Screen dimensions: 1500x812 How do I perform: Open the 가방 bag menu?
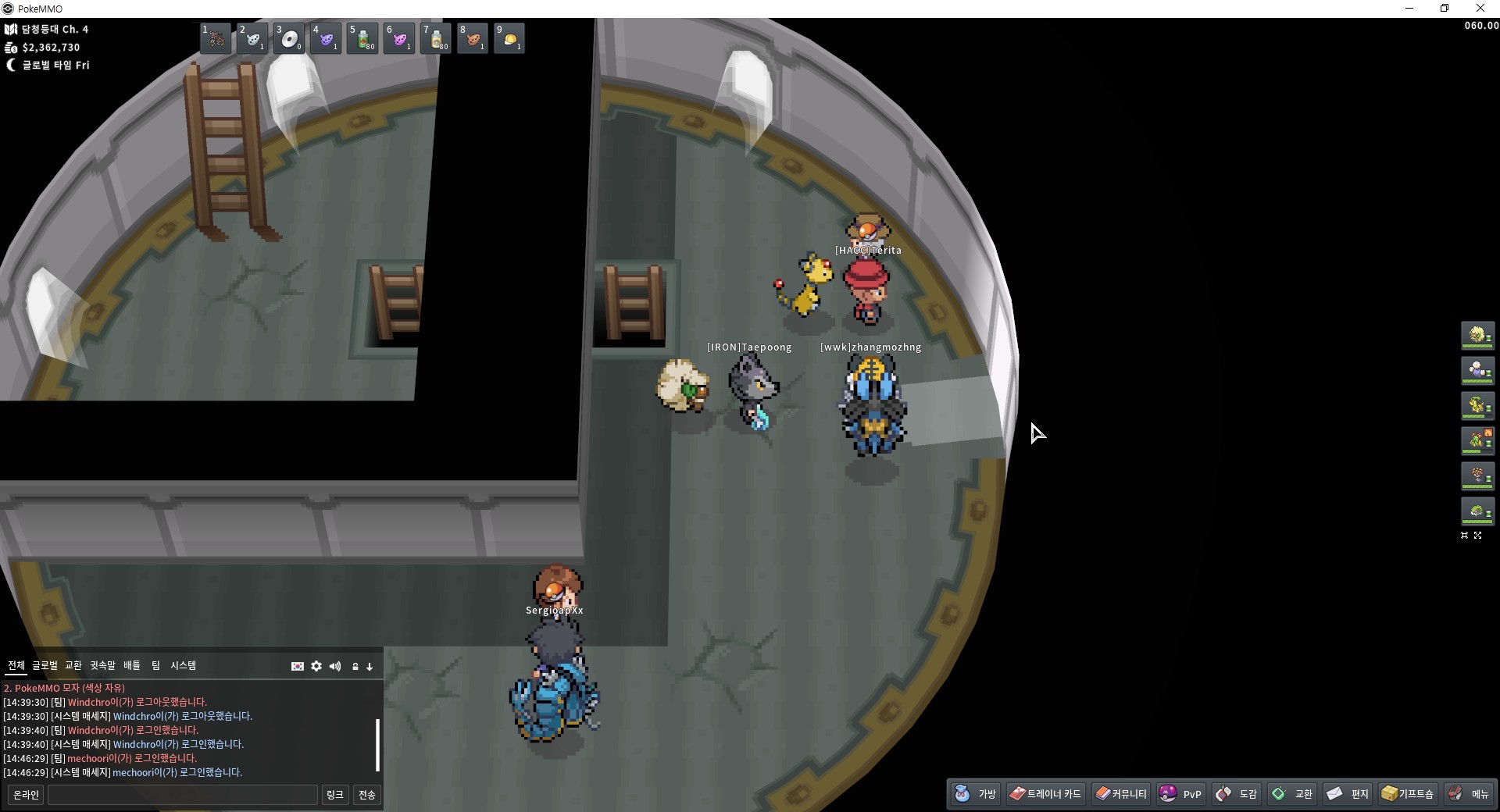(x=975, y=794)
